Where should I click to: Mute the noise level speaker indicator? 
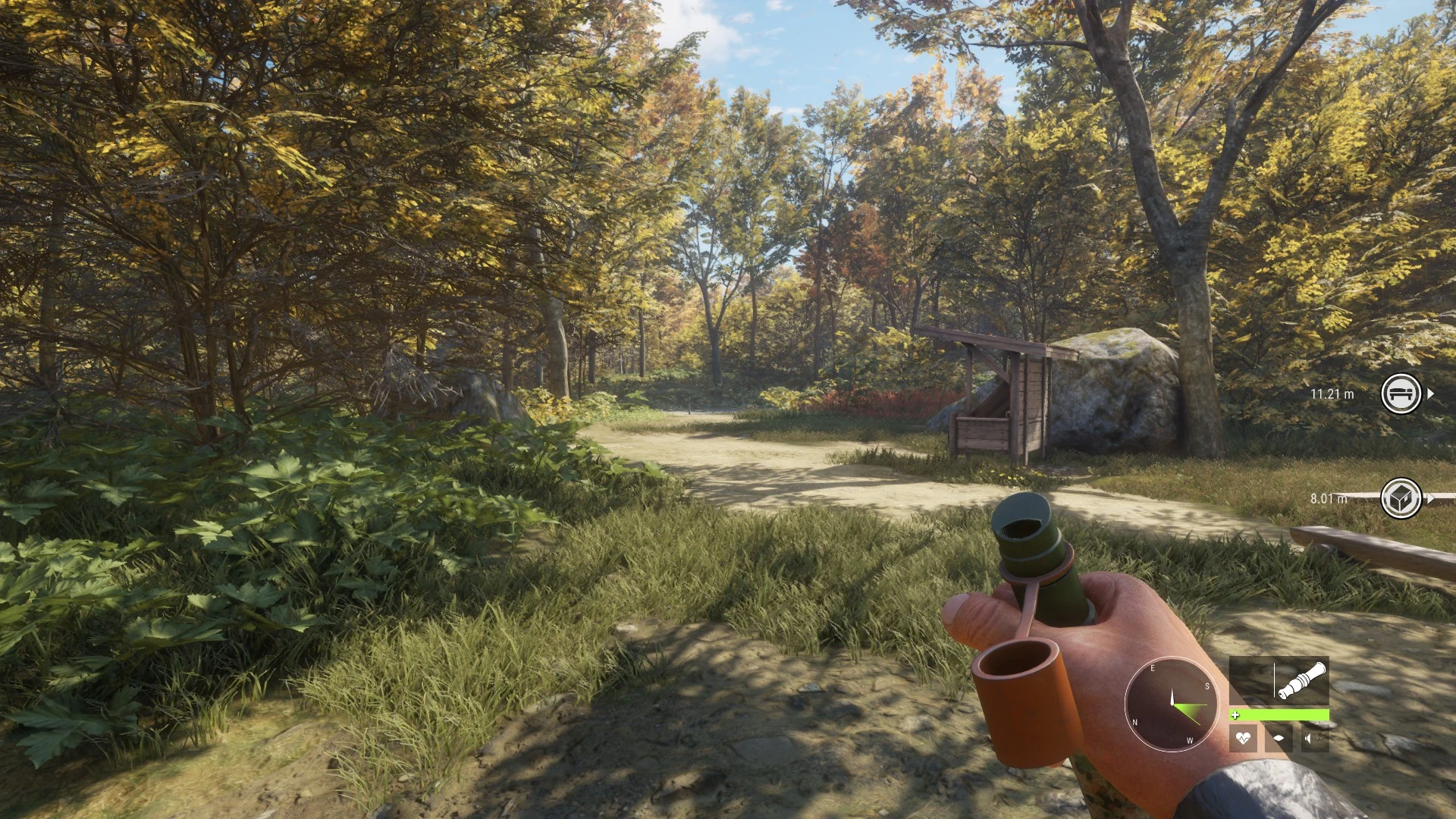click(x=1309, y=739)
